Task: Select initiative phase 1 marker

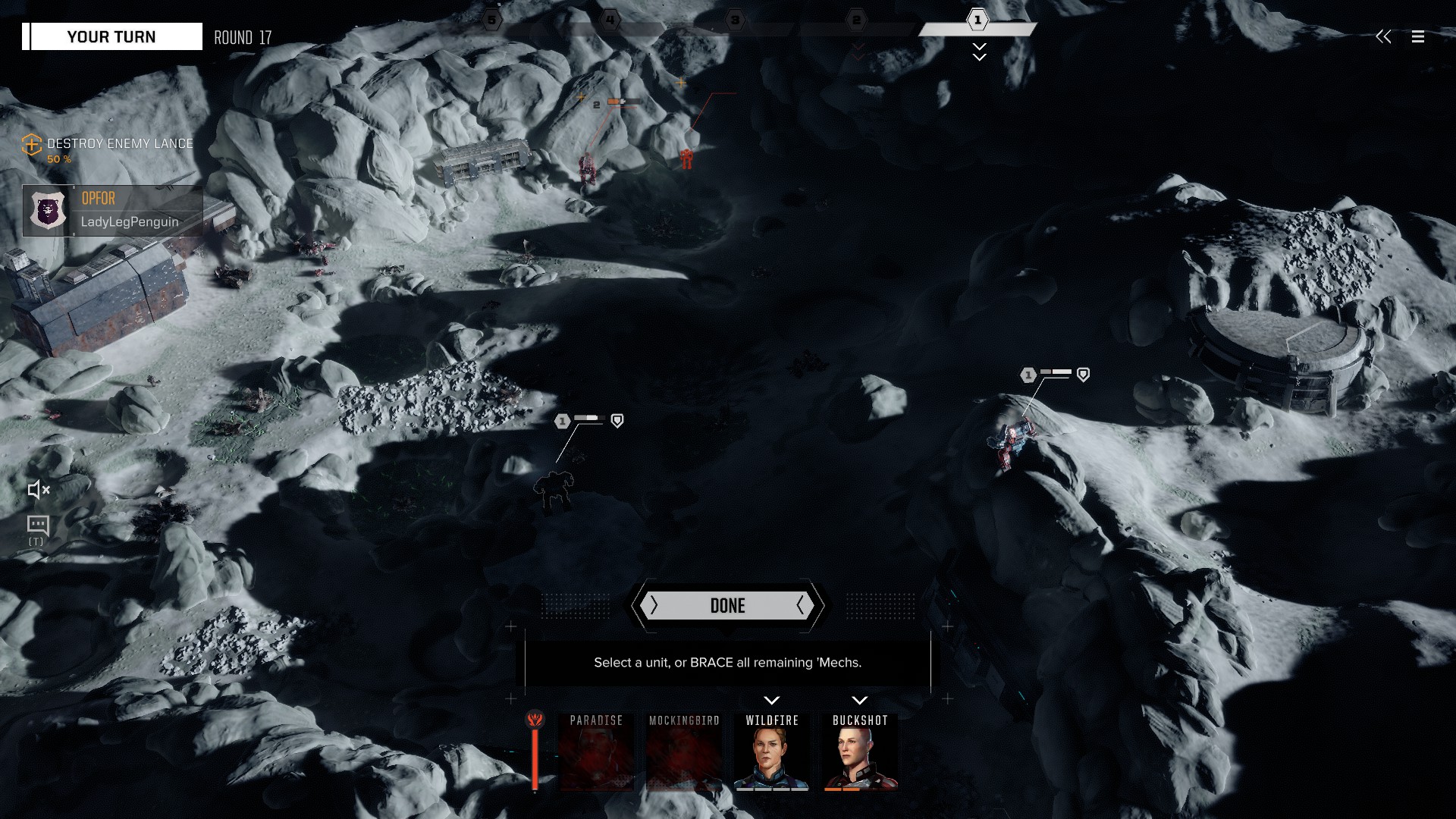Action: (977, 20)
